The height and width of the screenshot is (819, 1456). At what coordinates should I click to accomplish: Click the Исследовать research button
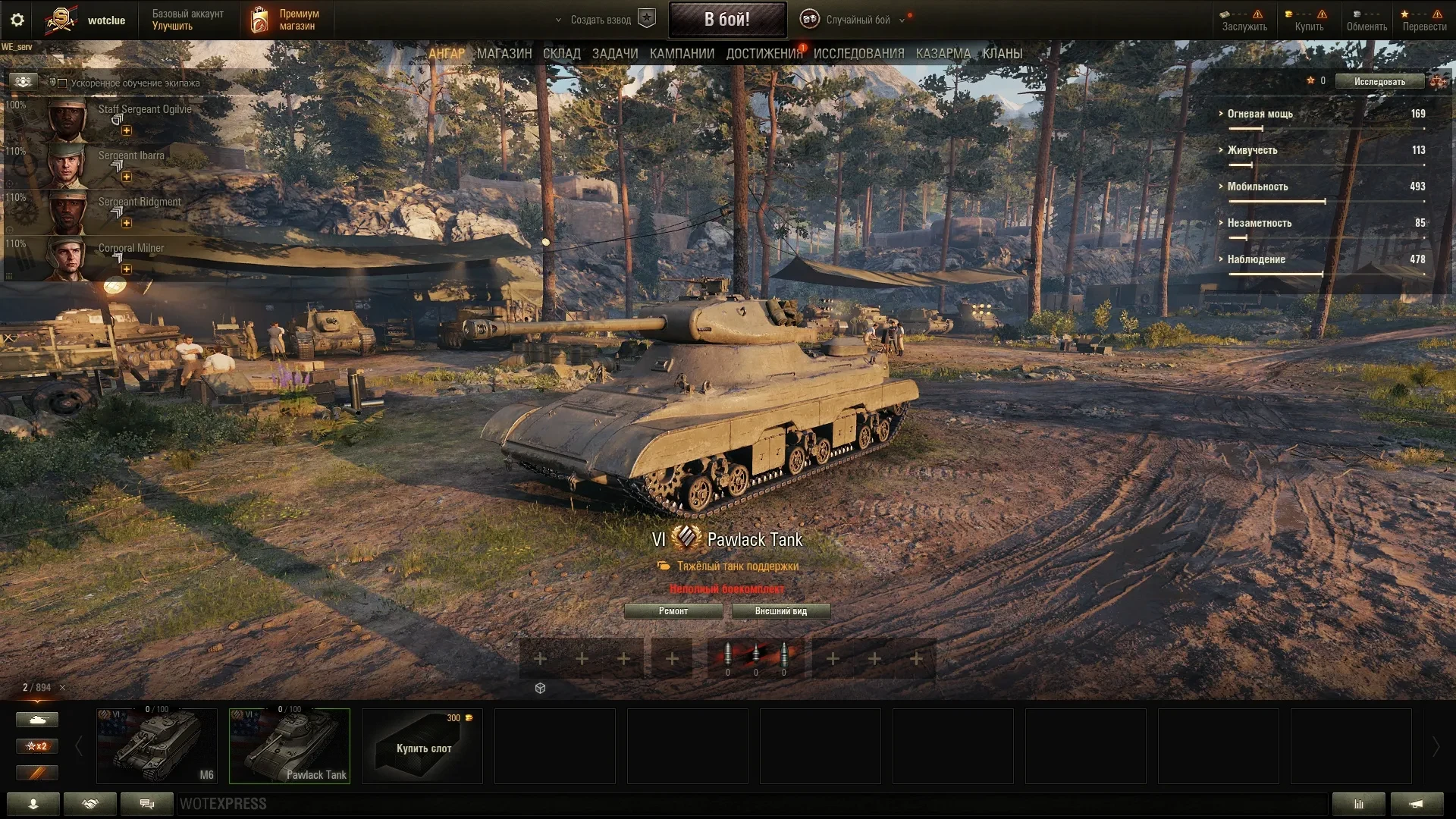click(1379, 82)
